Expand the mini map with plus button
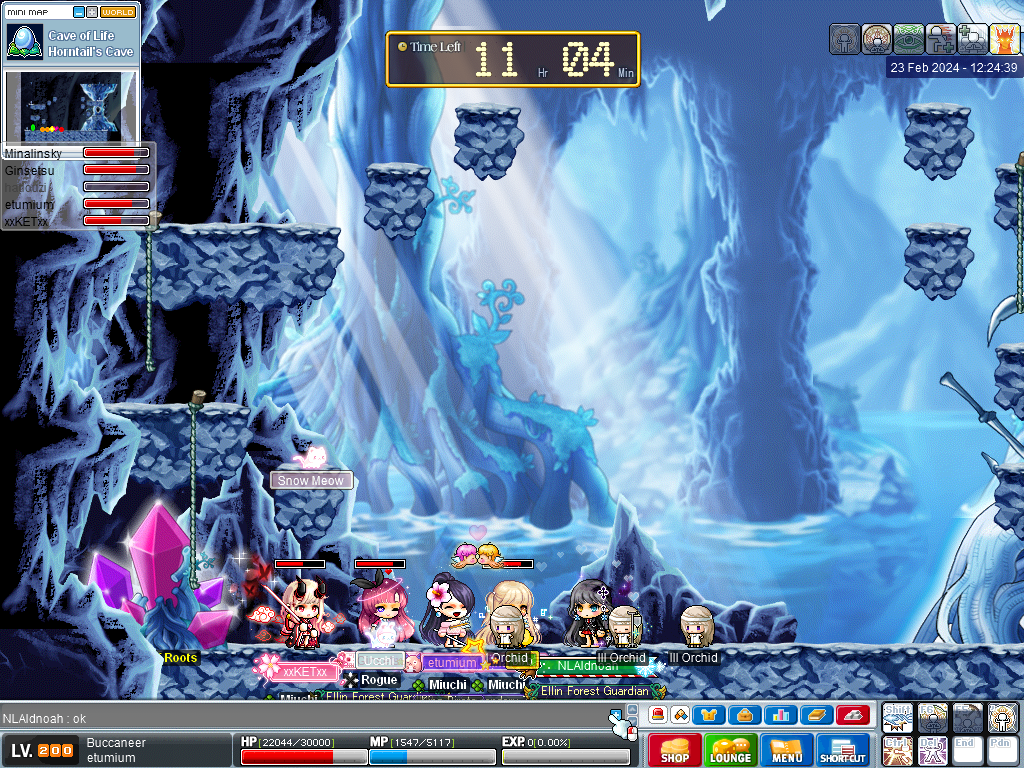This screenshot has width=1024, height=768. [92, 12]
